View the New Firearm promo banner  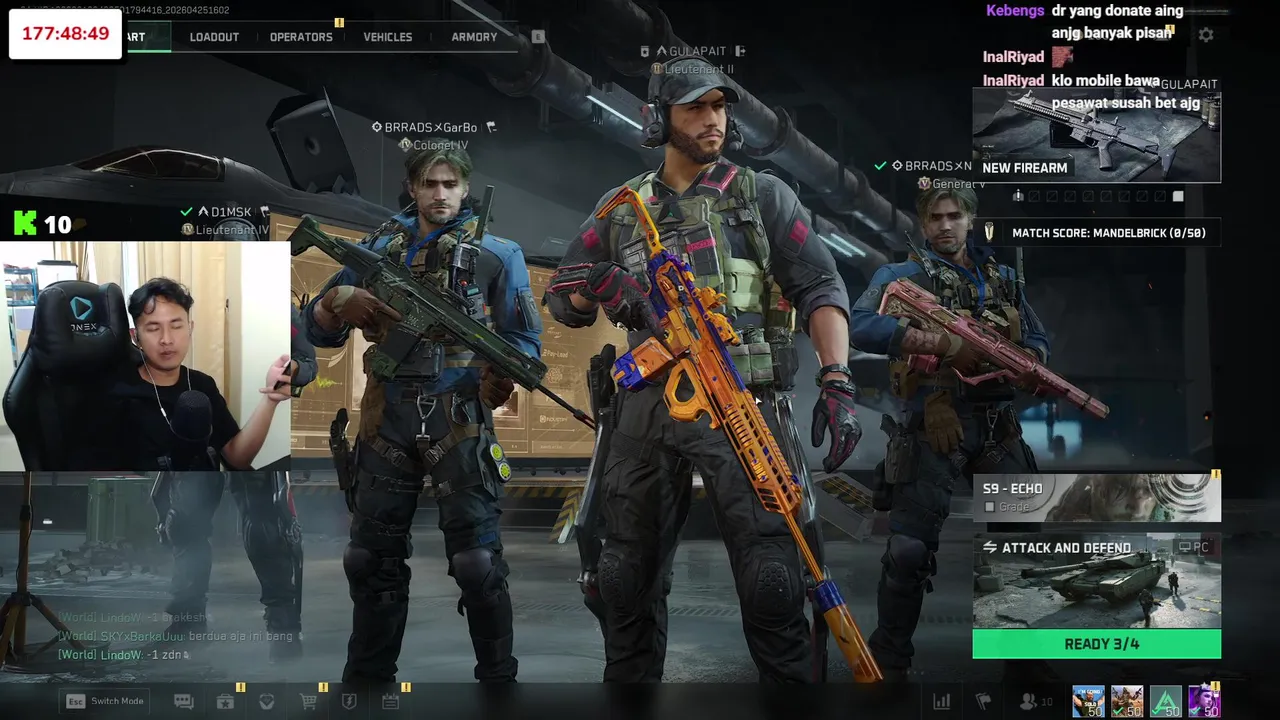click(1096, 136)
